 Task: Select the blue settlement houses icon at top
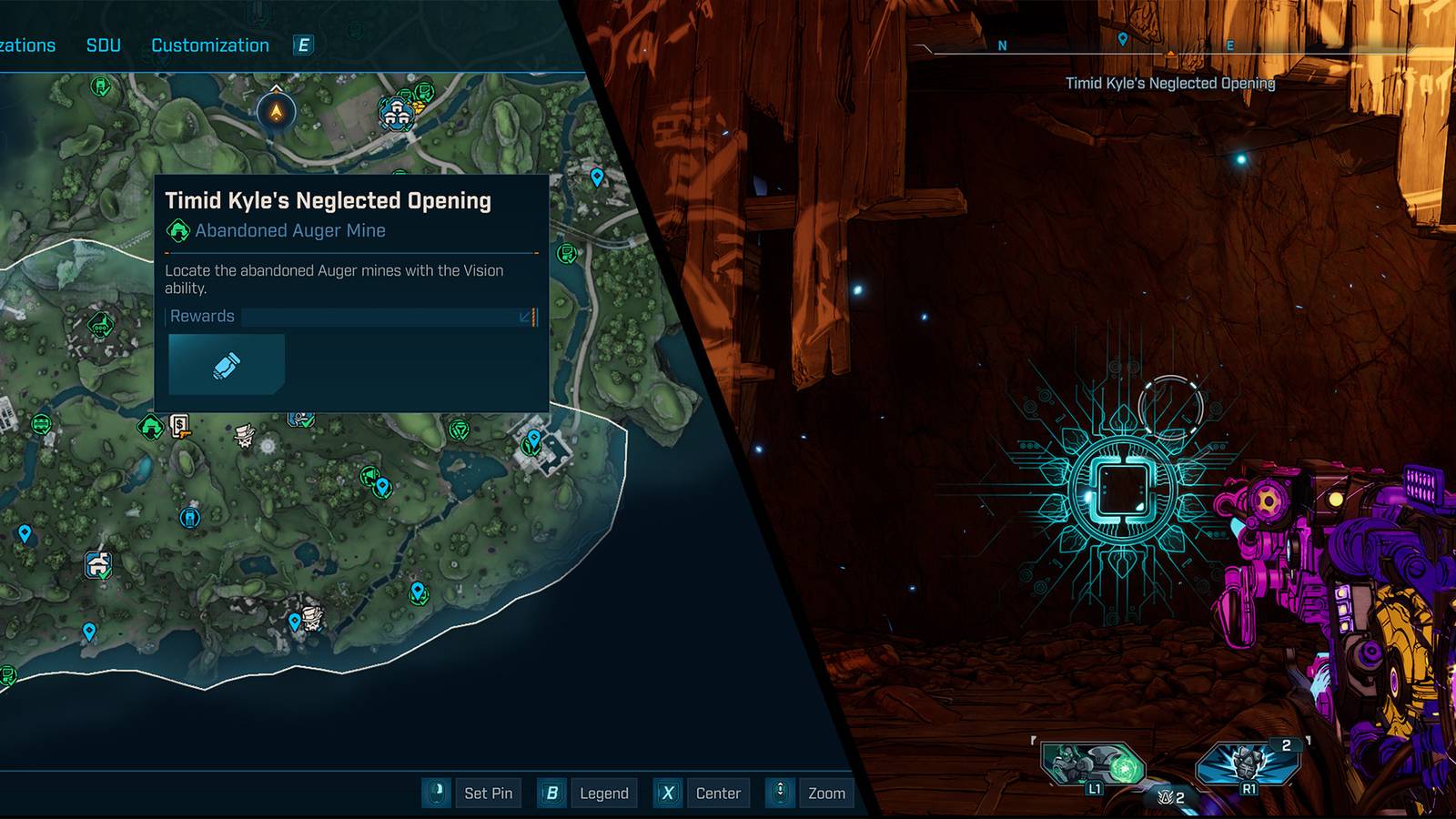tap(397, 113)
